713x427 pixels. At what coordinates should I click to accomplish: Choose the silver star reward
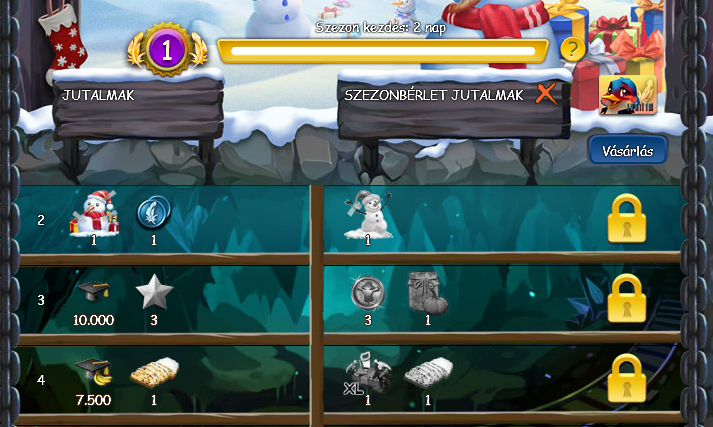[x=153, y=292]
